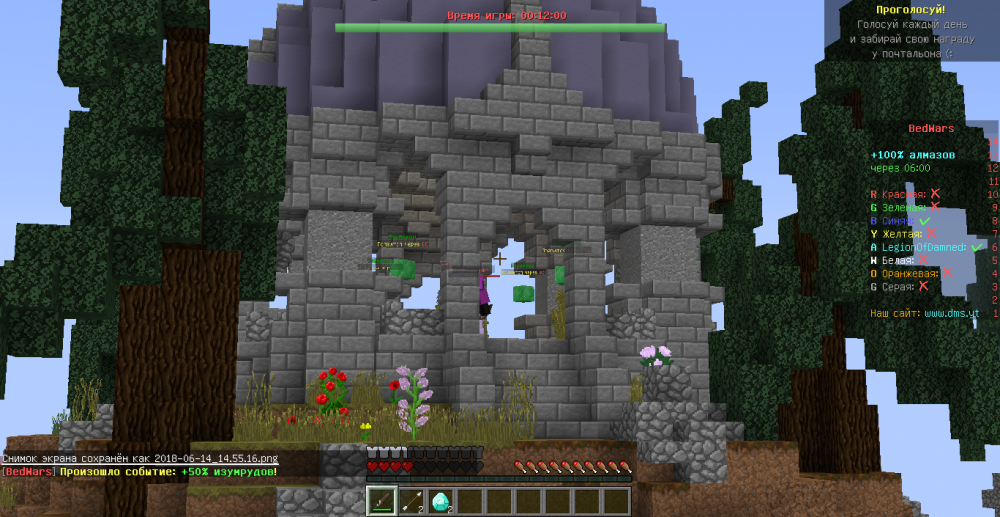The width and height of the screenshot is (1000, 517).
Task: Select the arrows hotbar slot
Action: tap(411, 501)
